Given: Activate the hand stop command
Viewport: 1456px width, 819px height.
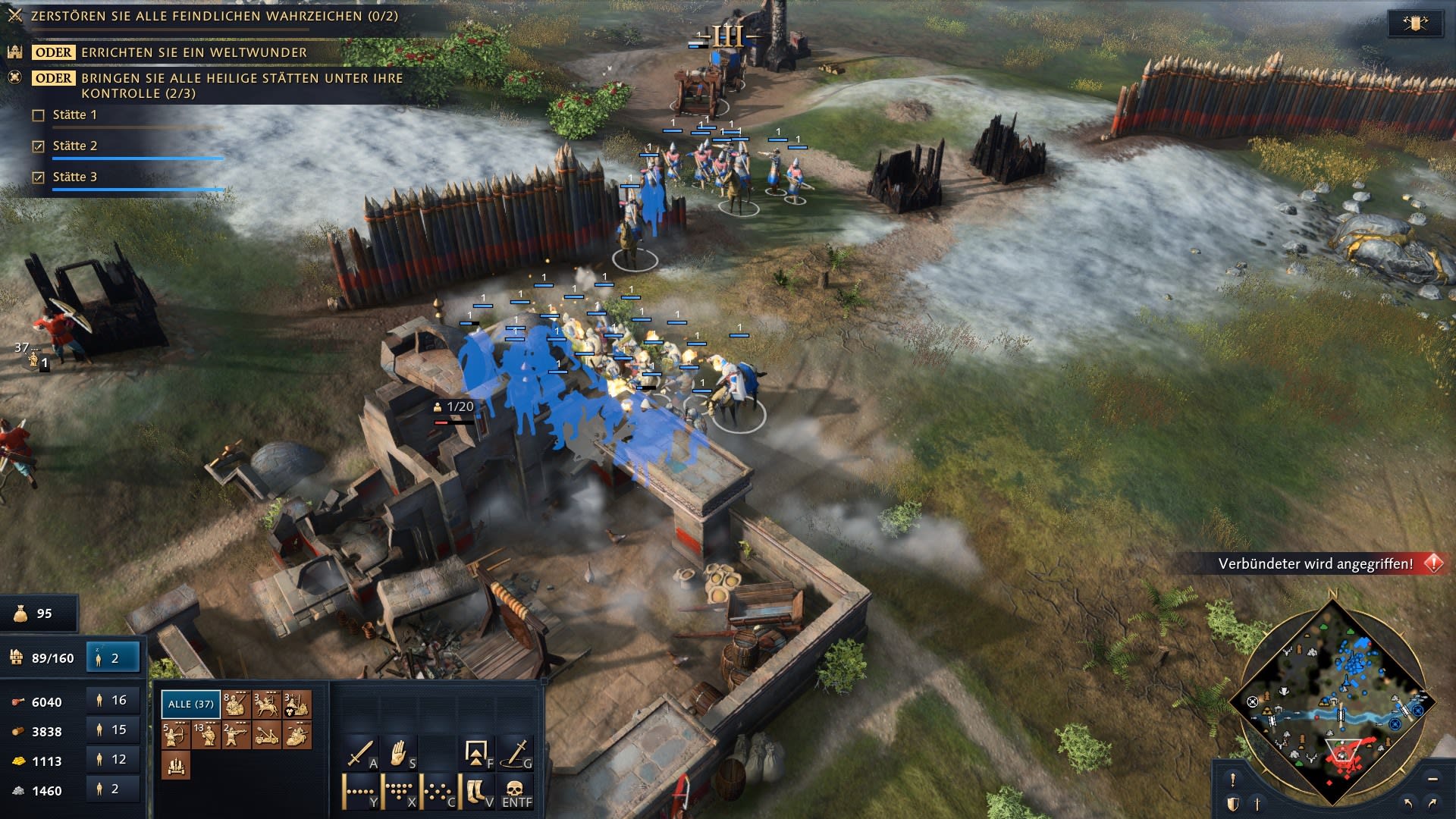Looking at the screenshot, I should click(x=400, y=753).
